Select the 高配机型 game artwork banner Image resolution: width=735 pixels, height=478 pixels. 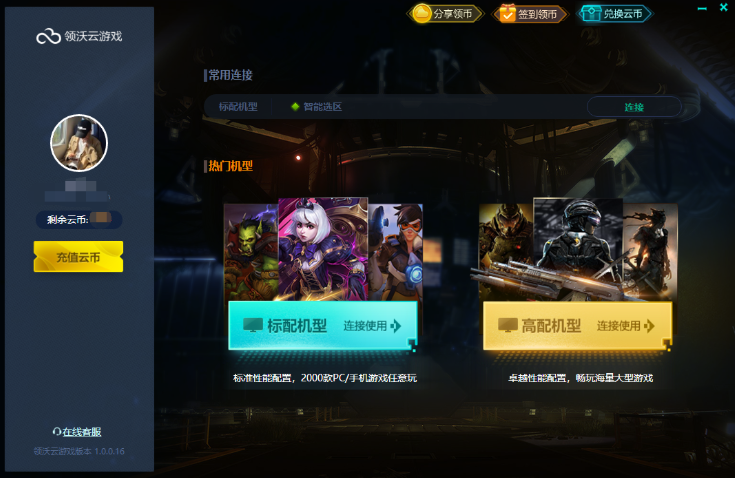577,249
